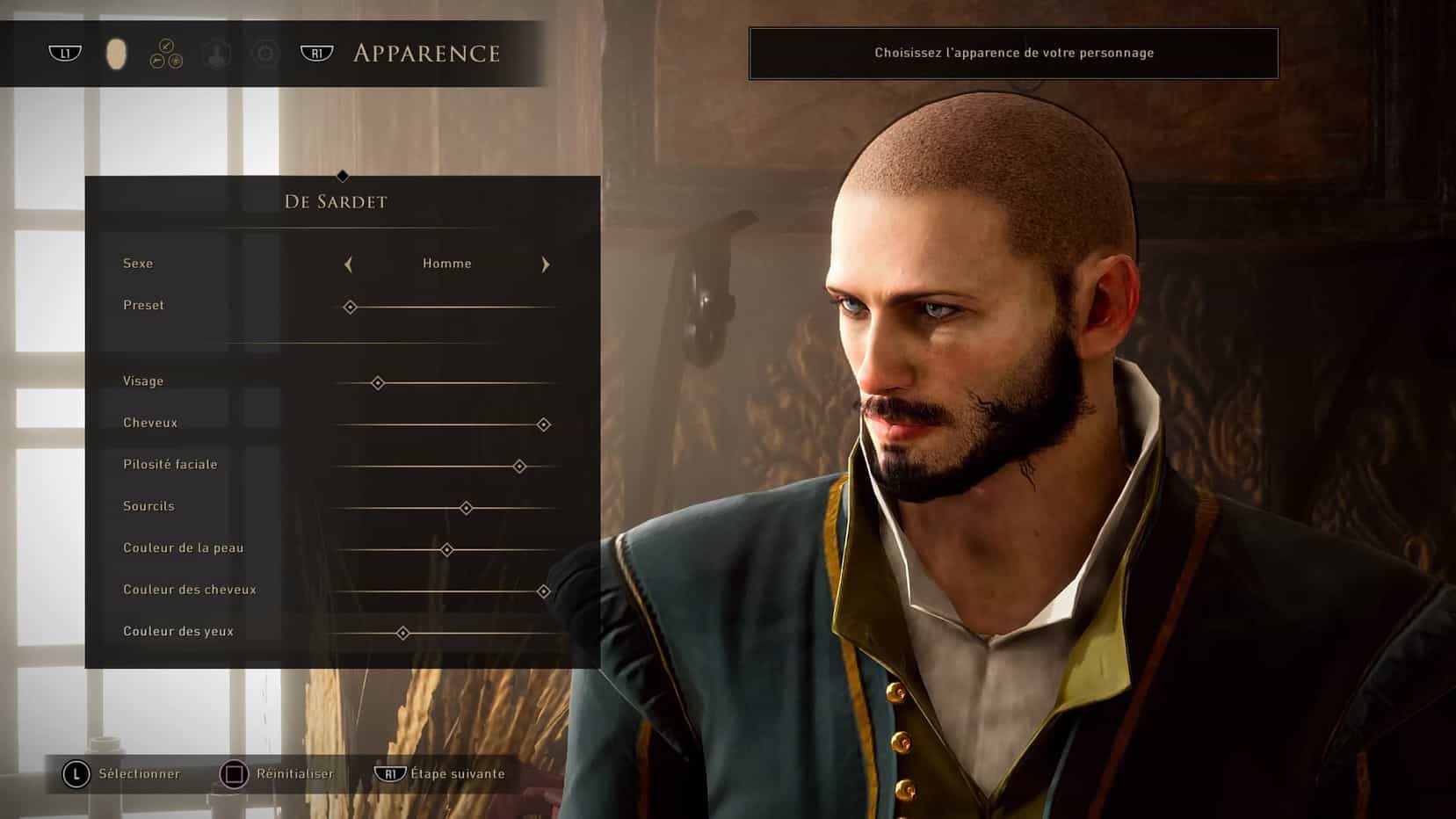Screen dimensions: 1456x819
Task: Switch to the skills tab icon
Action: tap(166, 54)
